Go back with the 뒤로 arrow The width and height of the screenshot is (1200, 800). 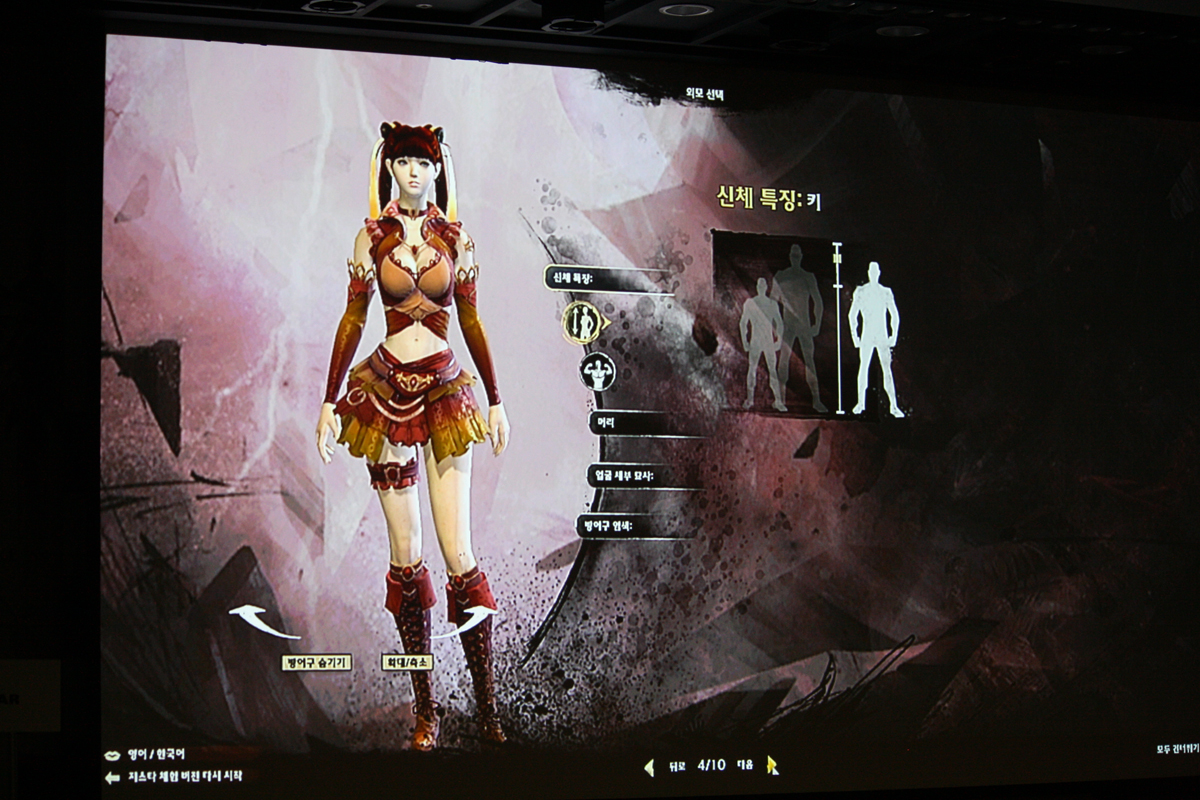click(x=650, y=767)
